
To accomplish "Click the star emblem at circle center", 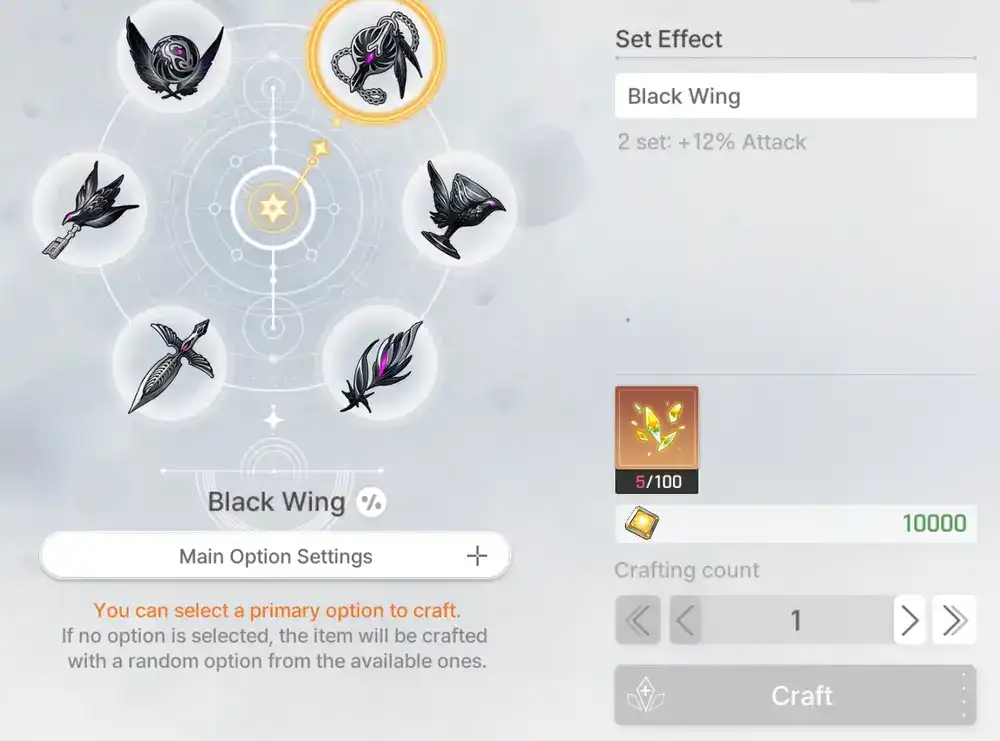I will 273,208.
